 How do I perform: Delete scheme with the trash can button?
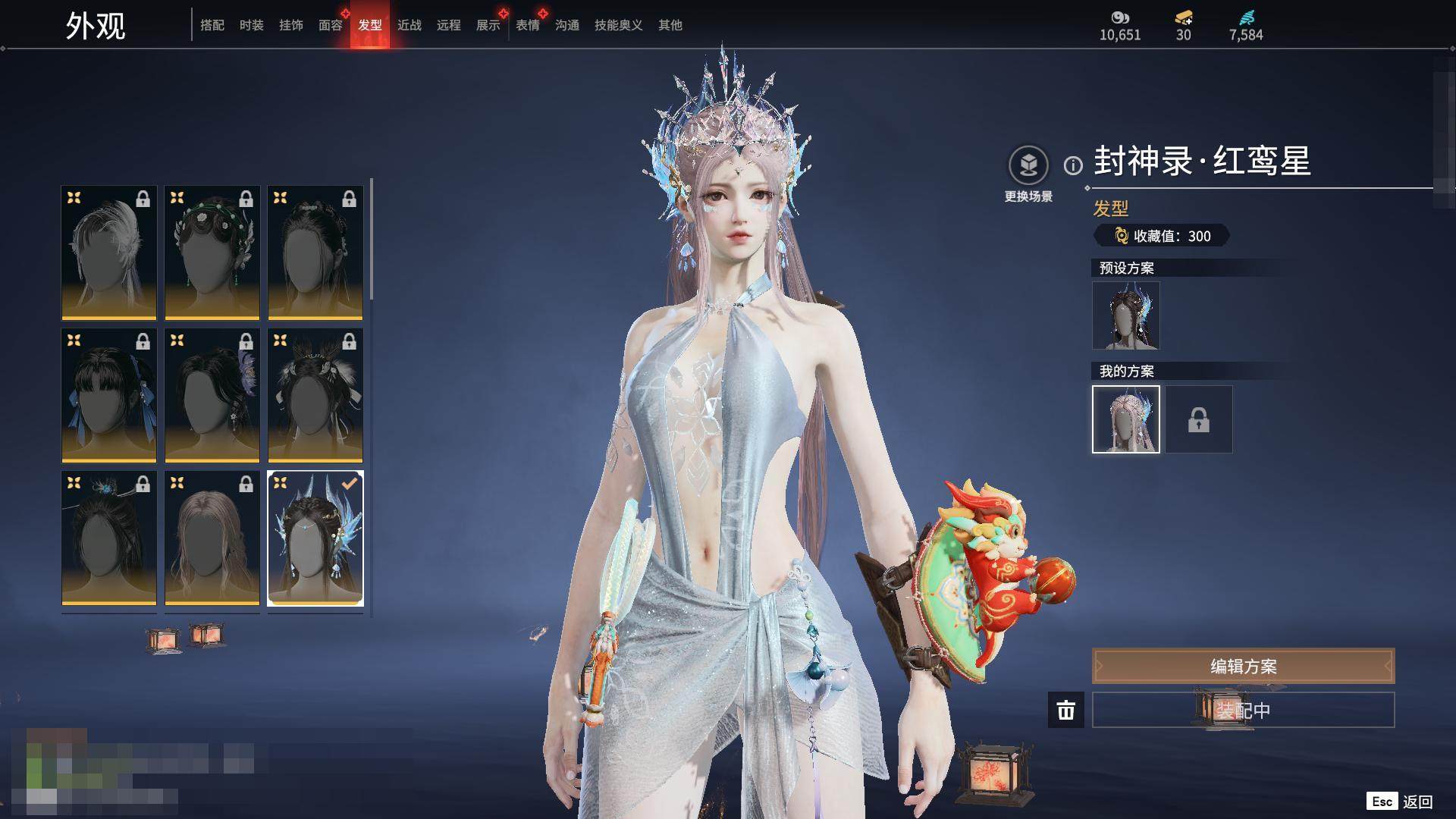1066,711
